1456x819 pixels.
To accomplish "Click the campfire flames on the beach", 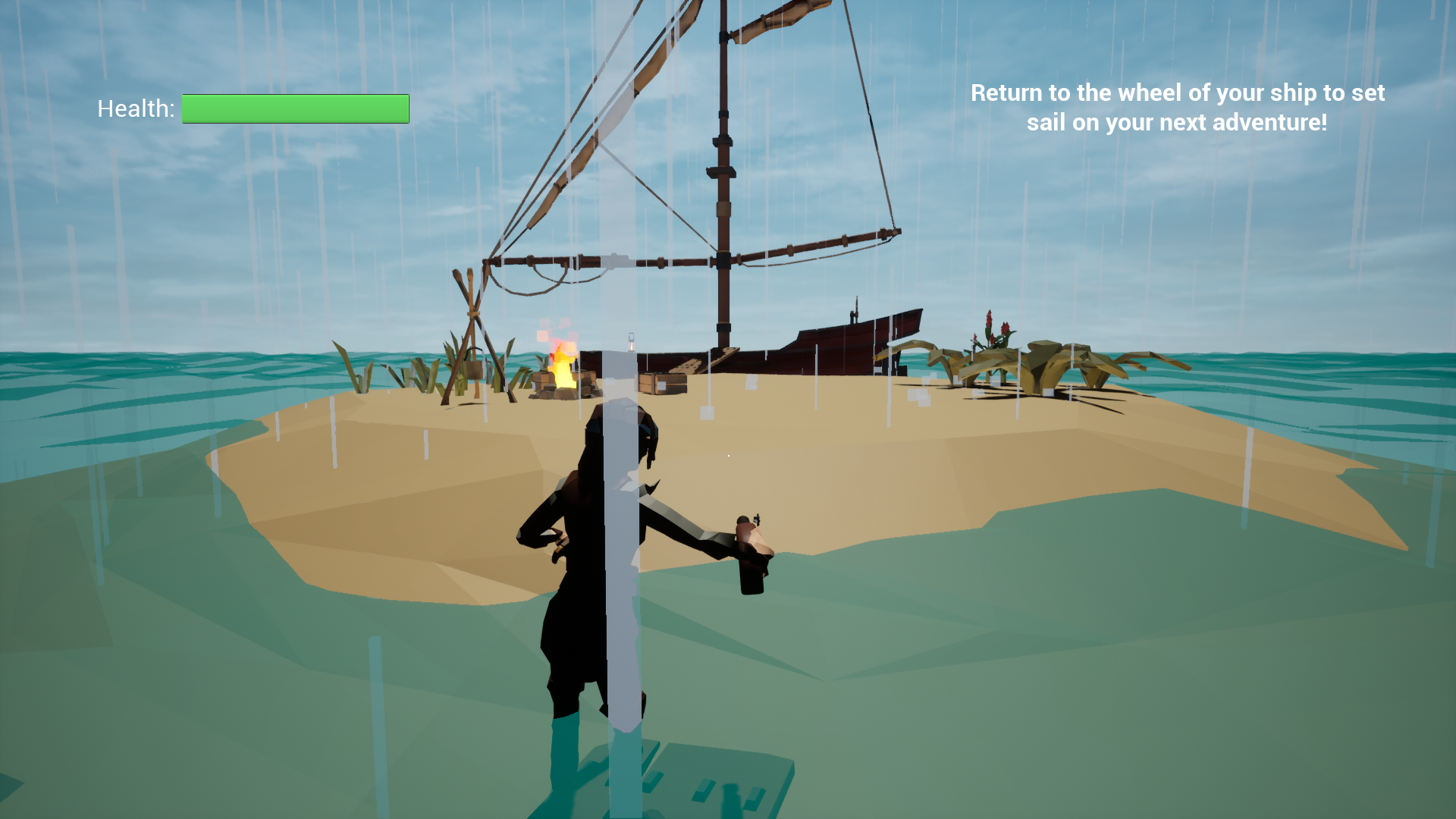I will tap(563, 368).
